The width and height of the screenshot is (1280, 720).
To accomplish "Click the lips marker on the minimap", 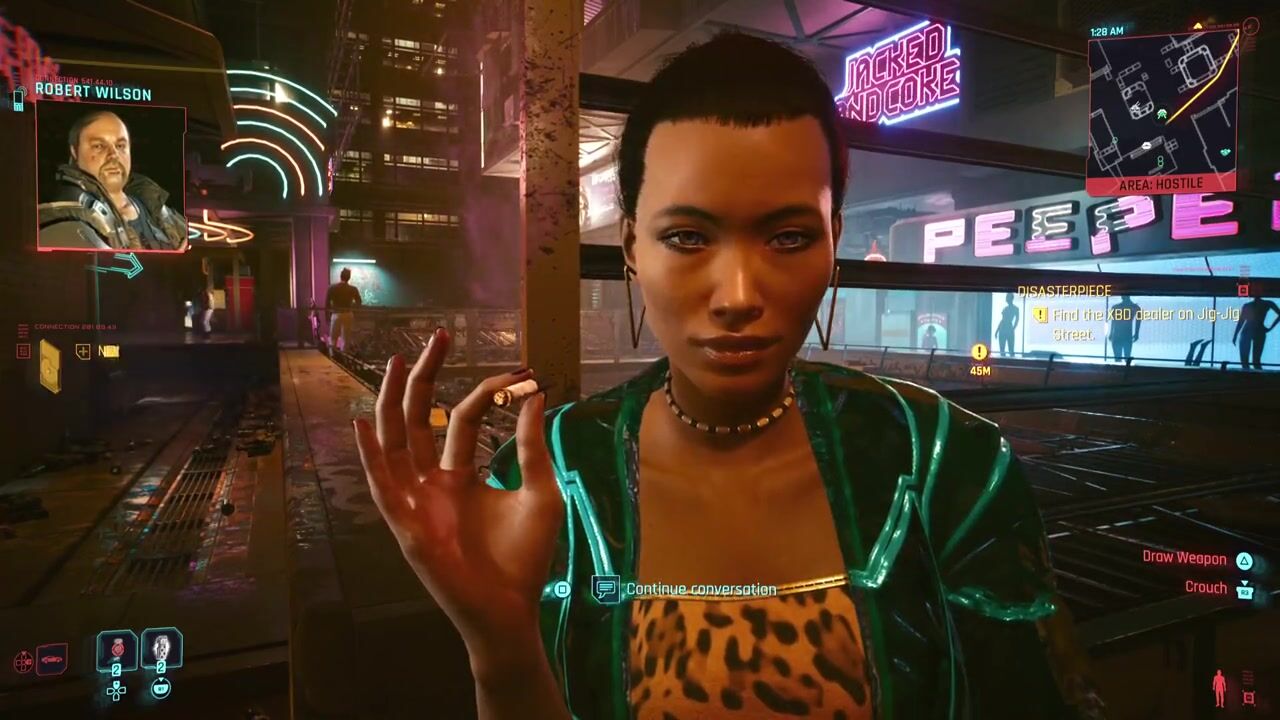I will point(1146,146).
